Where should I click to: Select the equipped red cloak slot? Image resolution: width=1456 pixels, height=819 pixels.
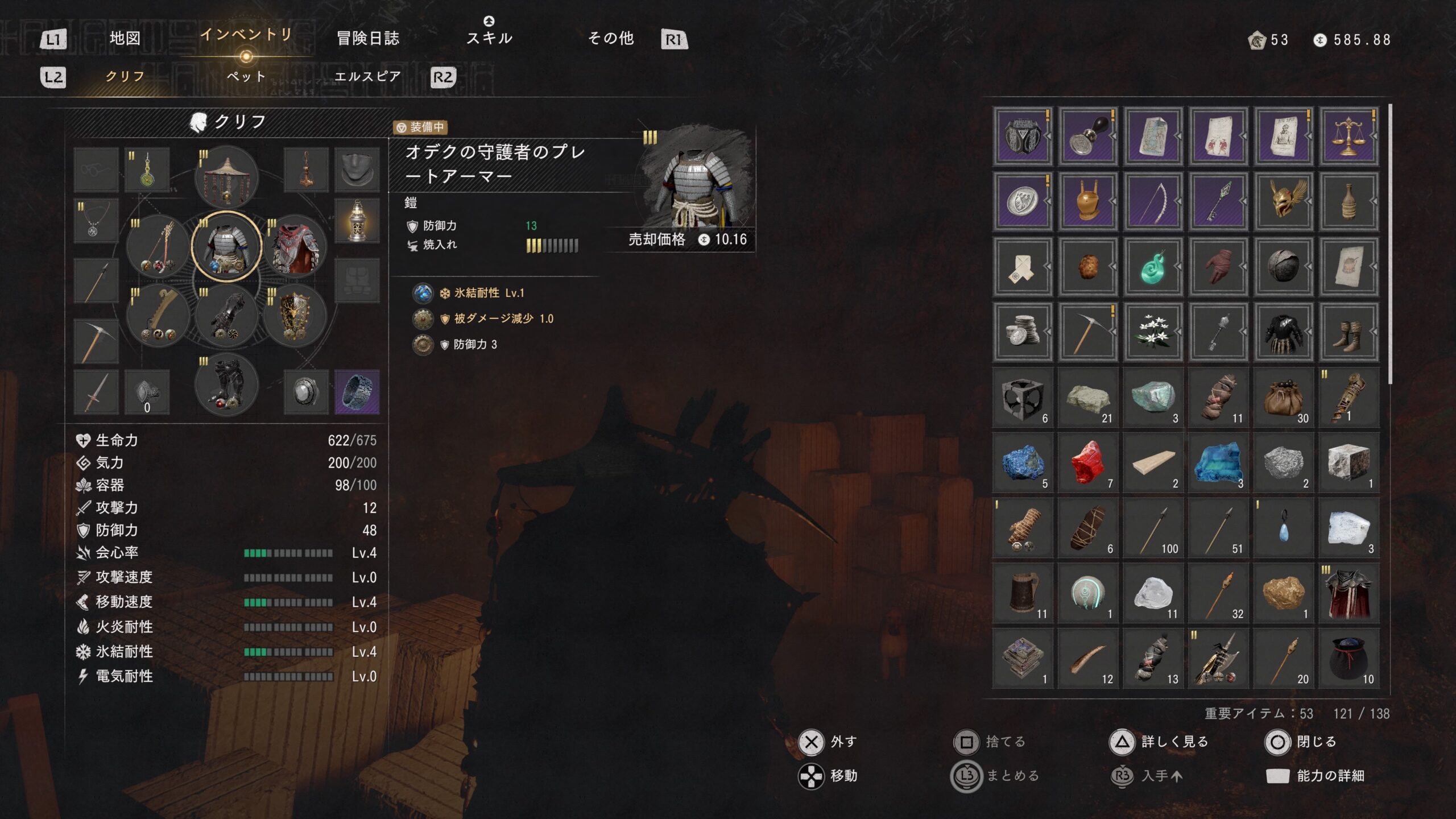point(295,247)
